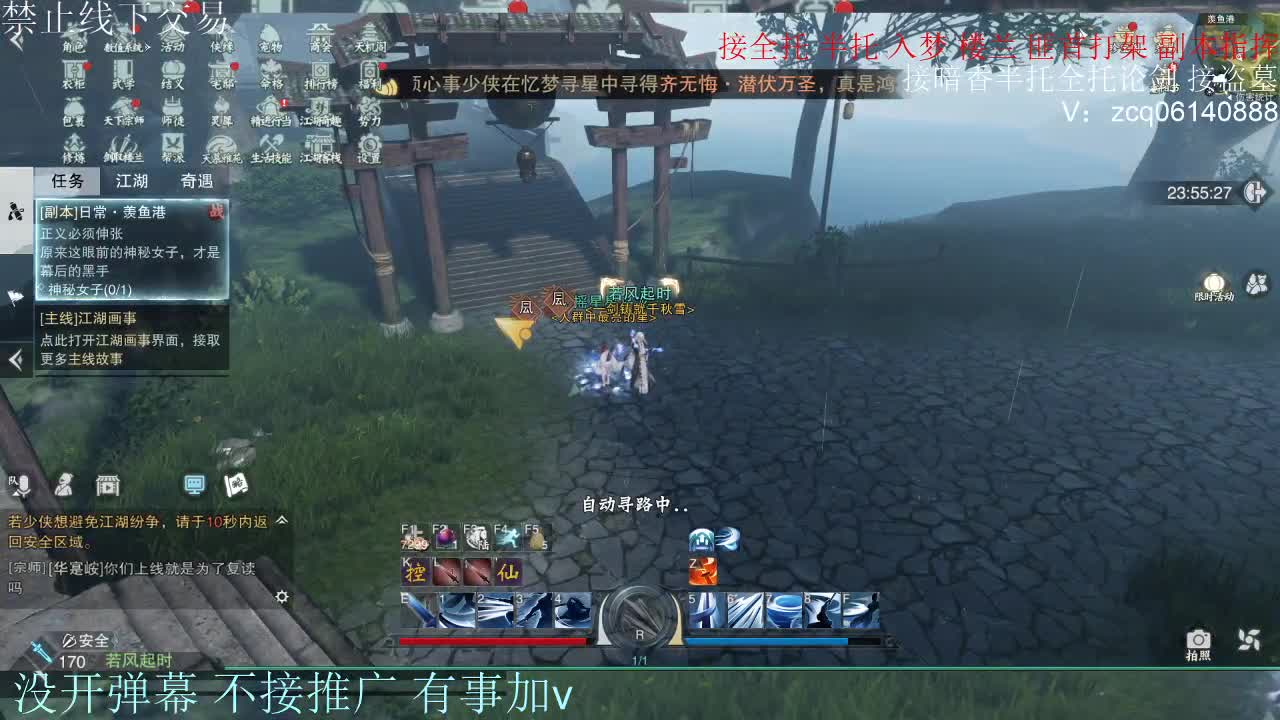
Task: Toggle the voice microphone in the bottom-left
Action: [22, 485]
